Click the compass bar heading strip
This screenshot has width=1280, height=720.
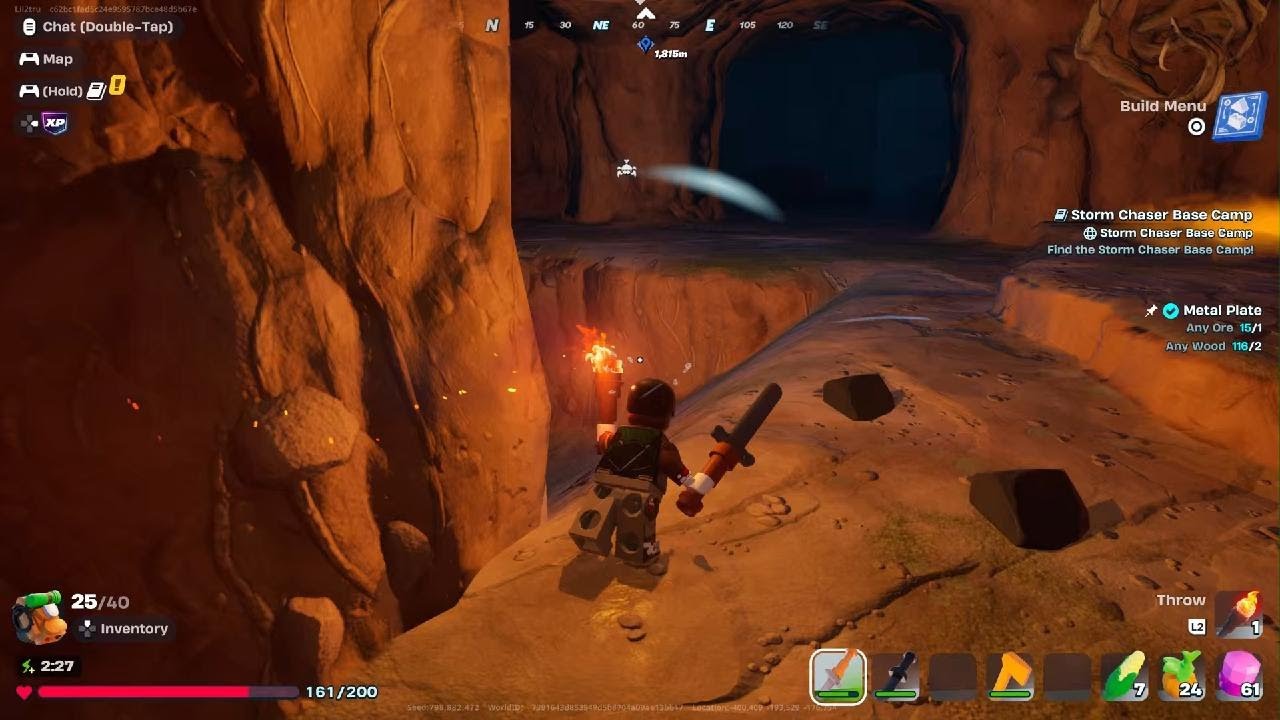[655, 25]
